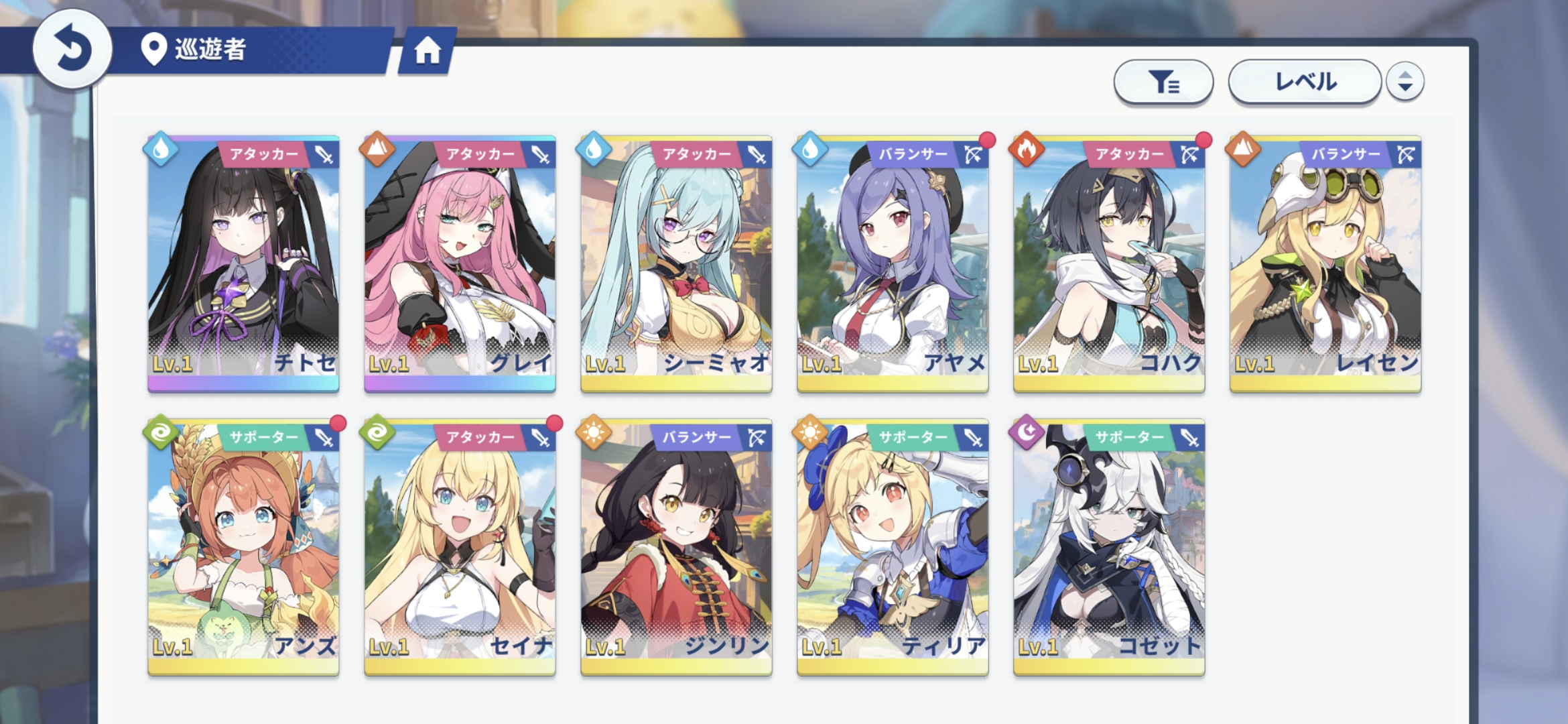Pick the レイセン character card
The height and width of the screenshot is (724, 1568).
[x=1325, y=263]
